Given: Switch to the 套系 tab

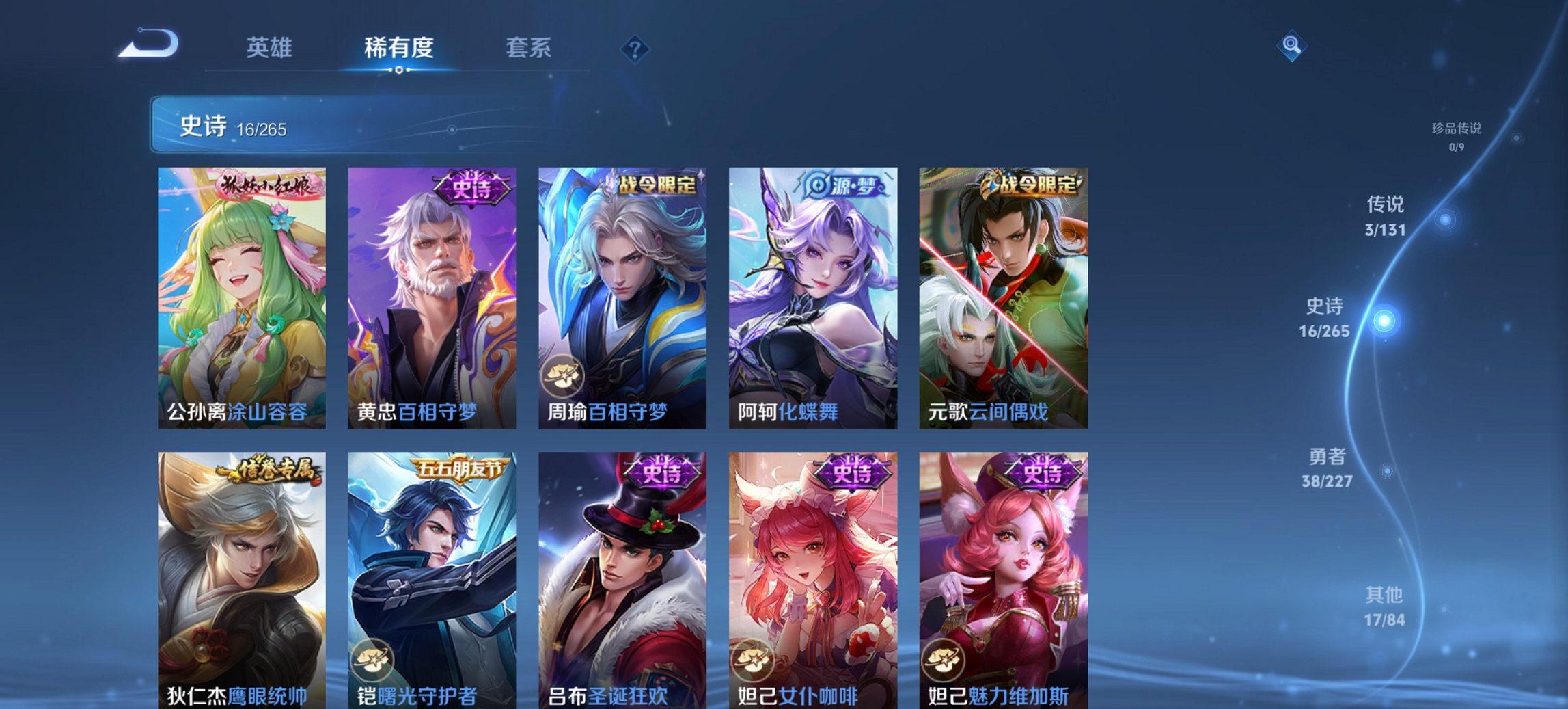Looking at the screenshot, I should pos(528,48).
